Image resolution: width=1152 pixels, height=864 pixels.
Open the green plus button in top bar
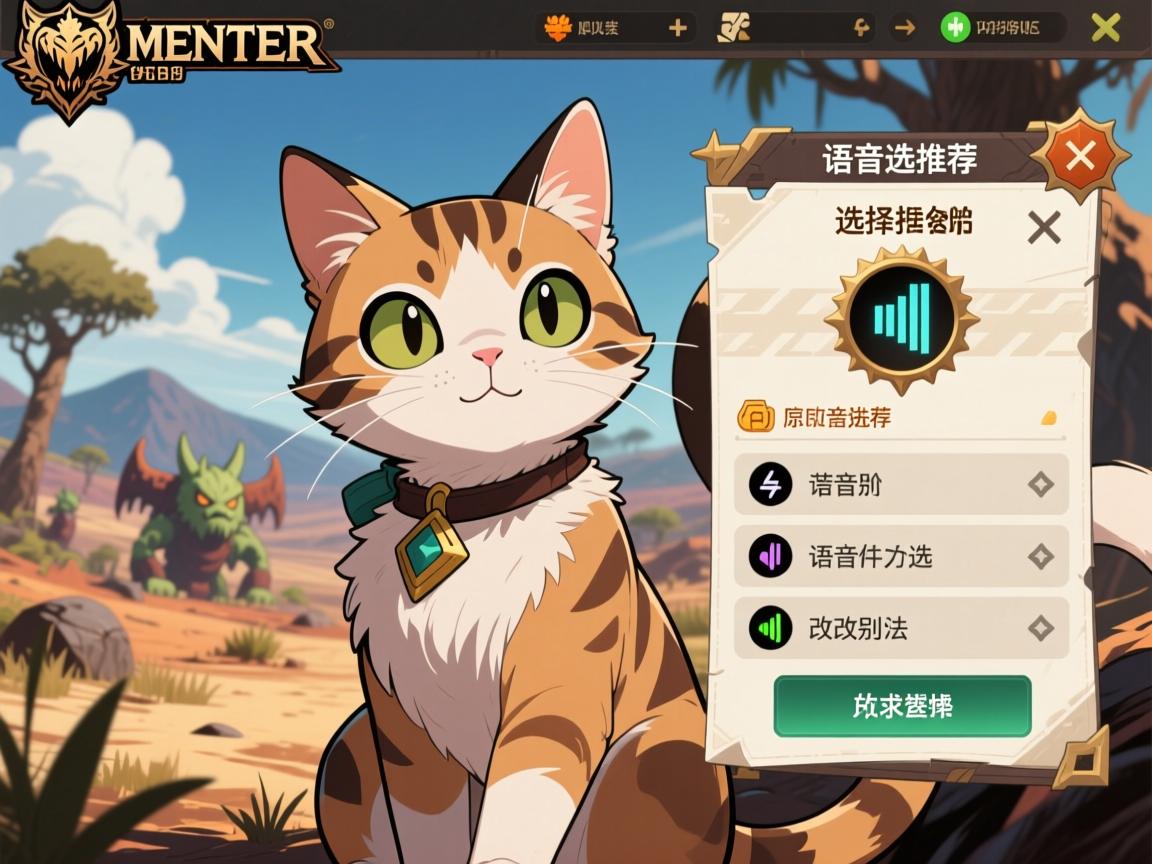(x=956, y=28)
